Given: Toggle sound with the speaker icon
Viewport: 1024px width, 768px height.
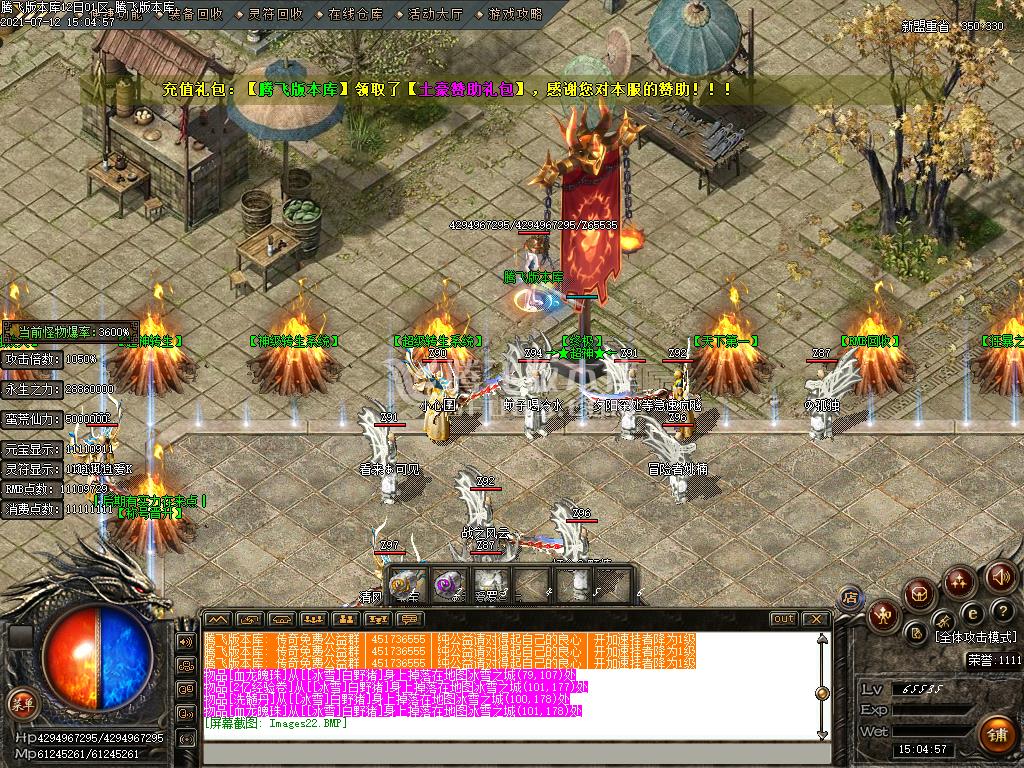Looking at the screenshot, I should [1000, 576].
